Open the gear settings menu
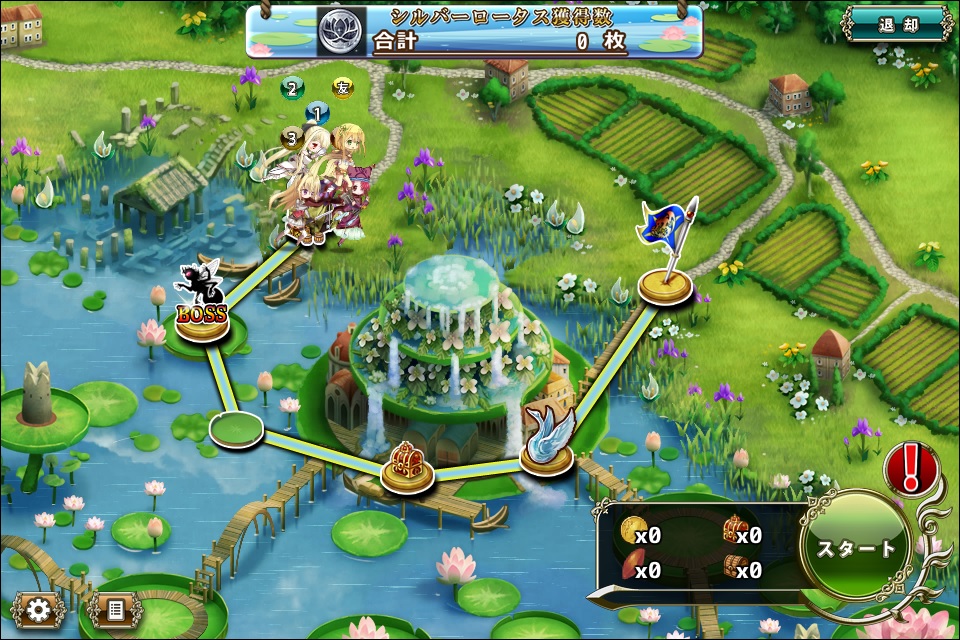Image resolution: width=960 pixels, height=640 pixels. pos(39,608)
